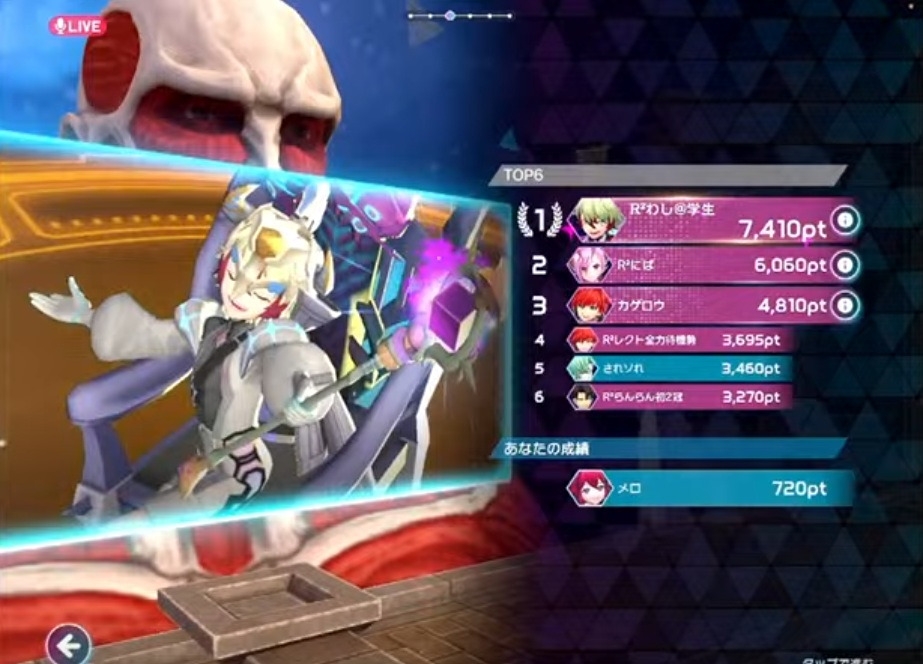The width and height of the screenshot is (923, 664).
Task: Select the second-place 6,060pt ranking row
Action: pyautogui.click(x=700, y=264)
